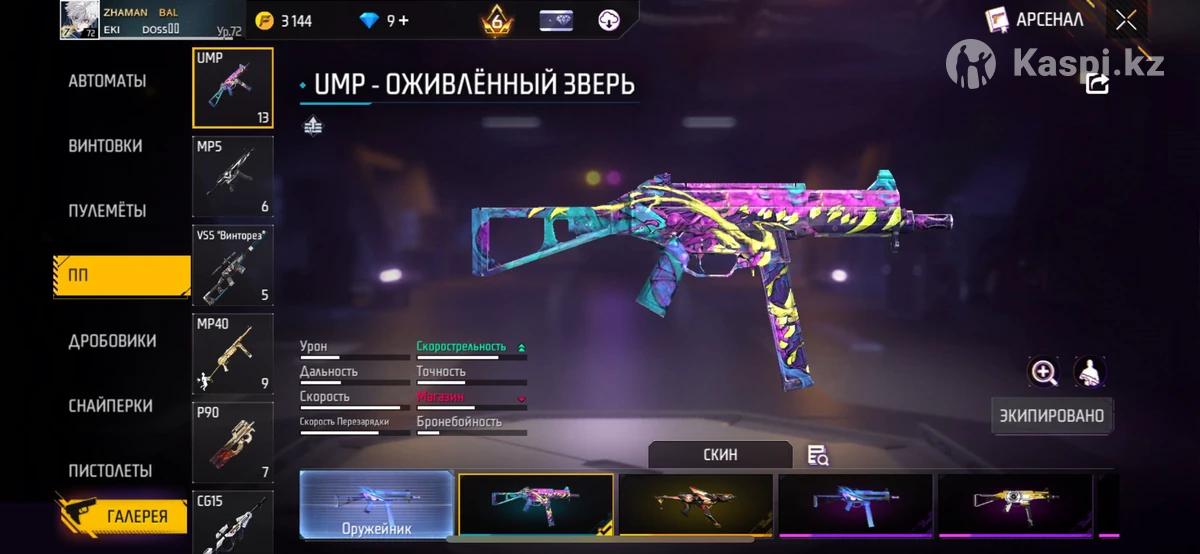1200x554 pixels.
Task: Share the weapon via share icon
Action: (1097, 84)
